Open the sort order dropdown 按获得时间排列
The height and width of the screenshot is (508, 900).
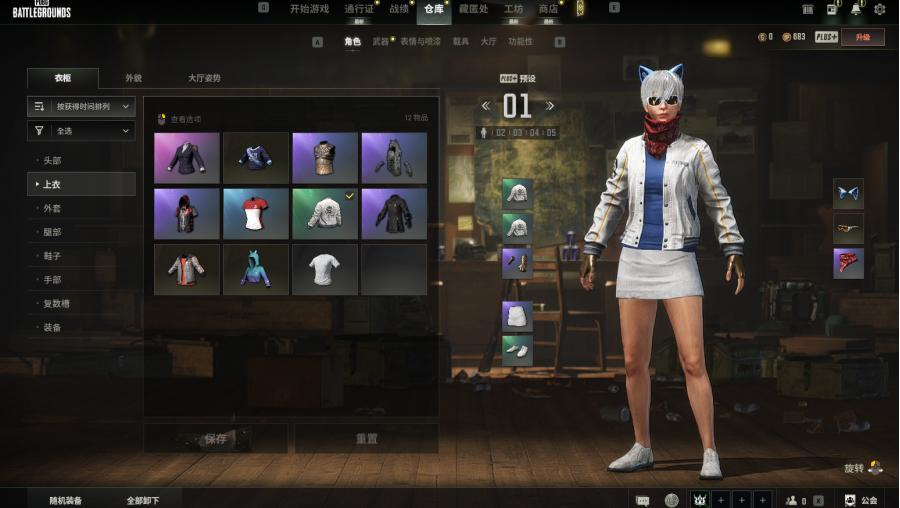click(81, 105)
